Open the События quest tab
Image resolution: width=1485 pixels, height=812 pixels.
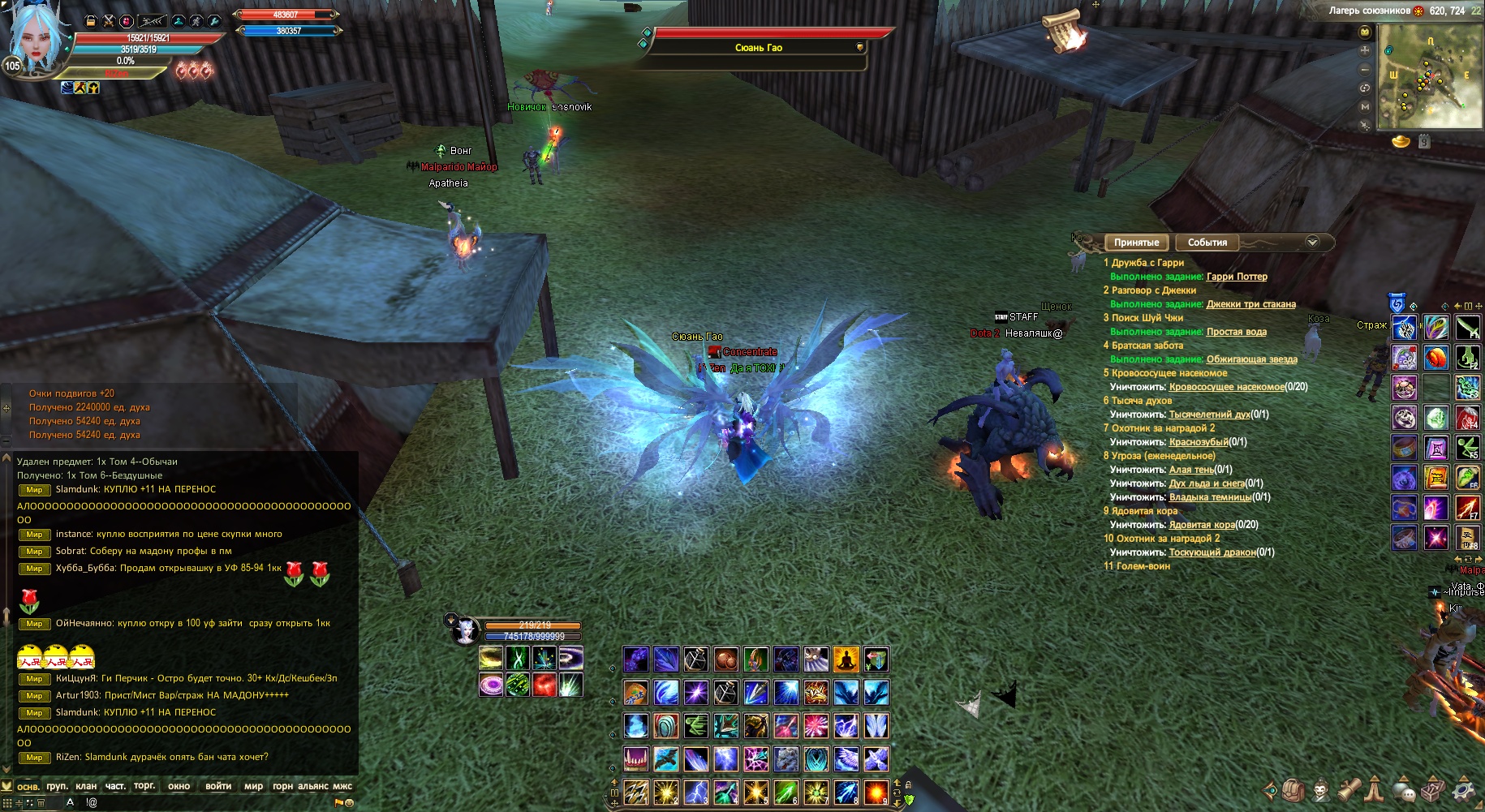pyautogui.click(x=1207, y=243)
